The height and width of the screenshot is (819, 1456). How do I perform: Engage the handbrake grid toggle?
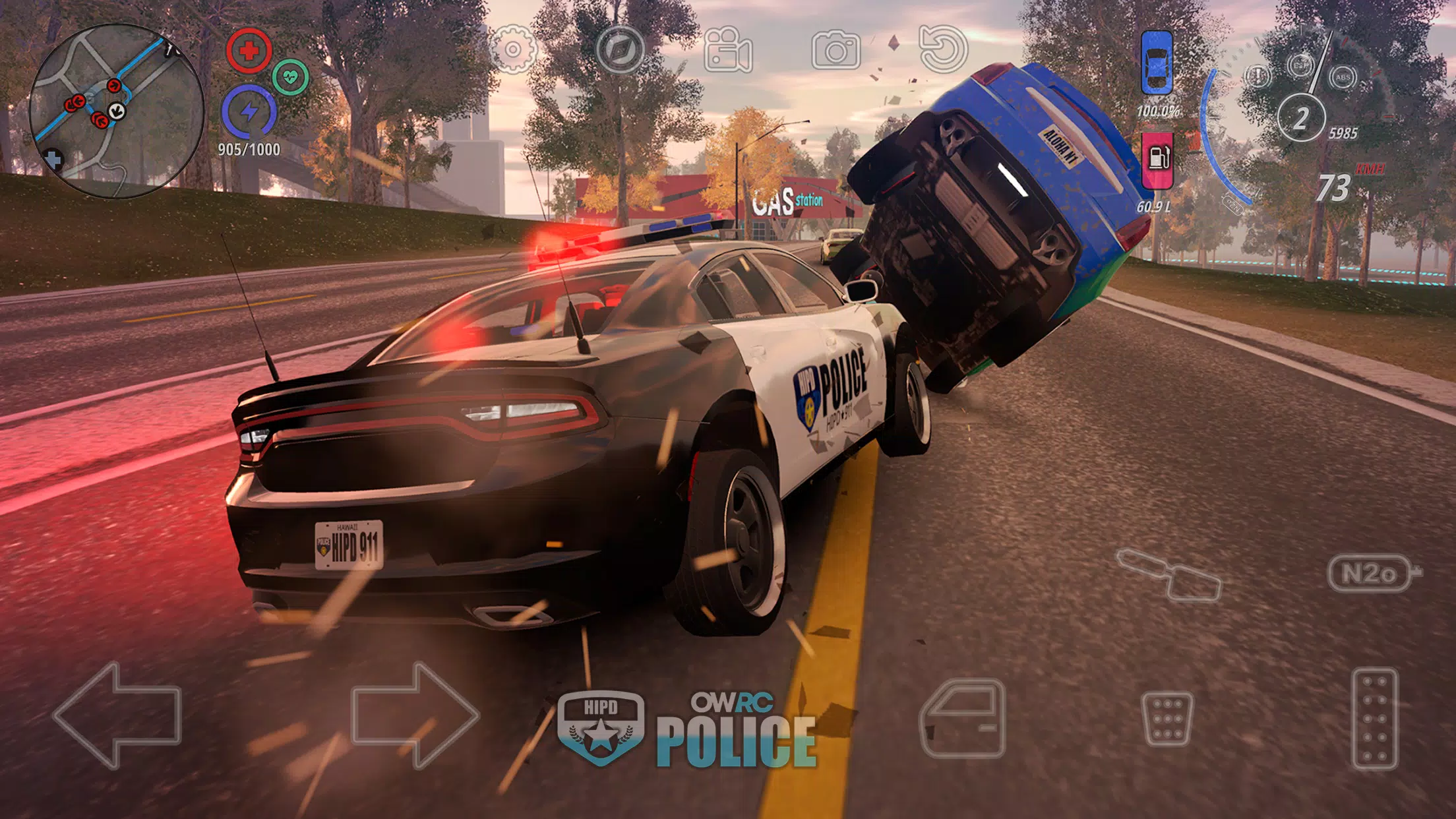click(x=1168, y=719)
